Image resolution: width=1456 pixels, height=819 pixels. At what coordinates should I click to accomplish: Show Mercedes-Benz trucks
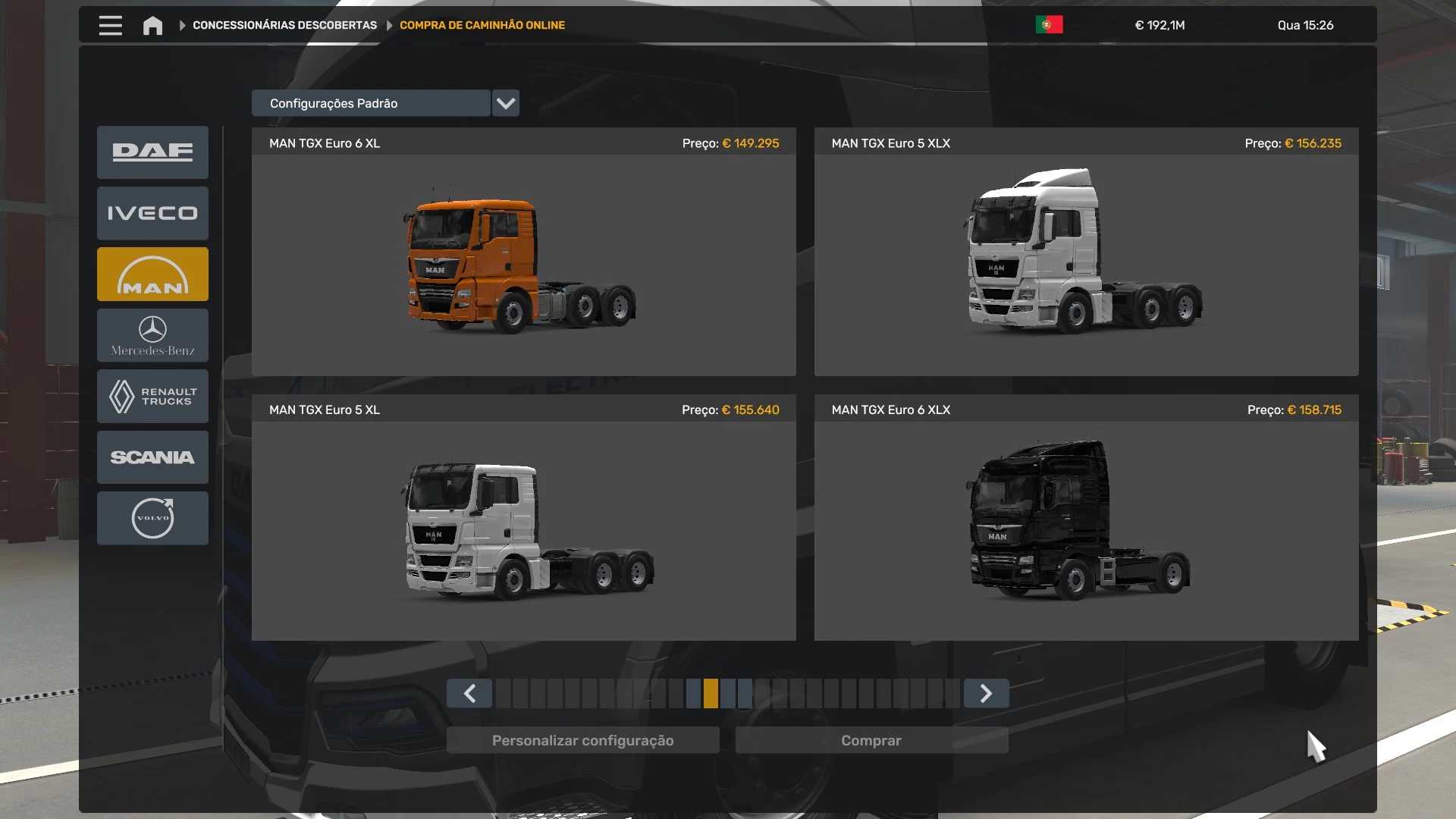click(152, 335)
